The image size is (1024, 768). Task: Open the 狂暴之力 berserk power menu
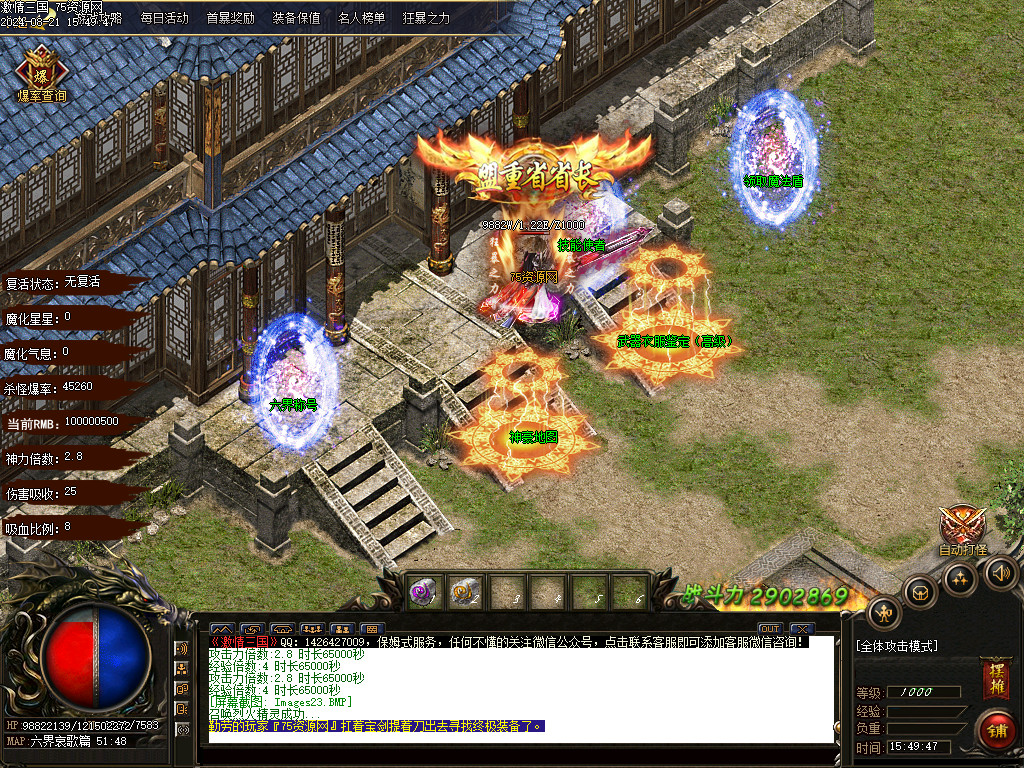click(426, 18)
